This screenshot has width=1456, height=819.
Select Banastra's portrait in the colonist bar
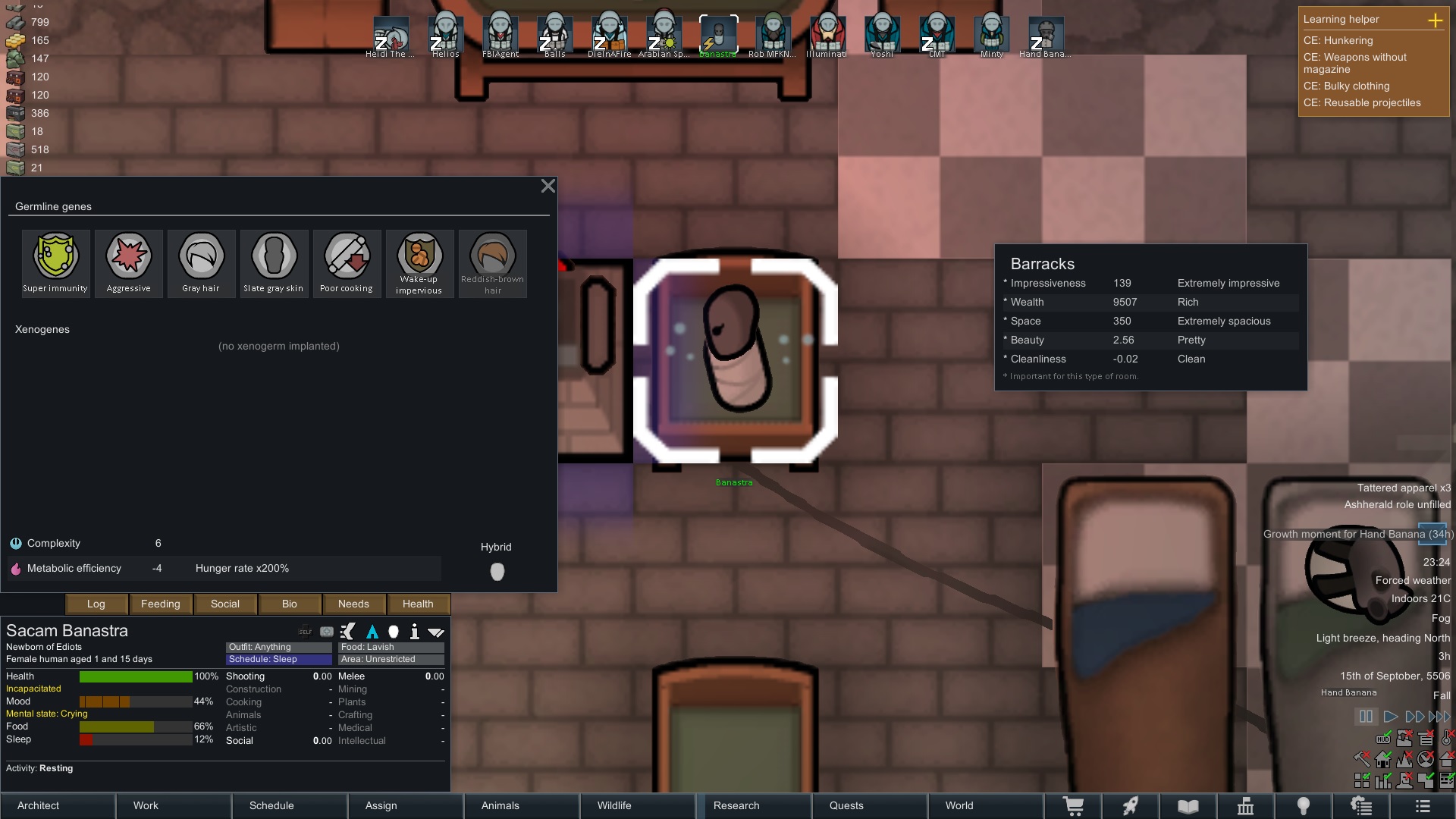click(x=717, y=33)
